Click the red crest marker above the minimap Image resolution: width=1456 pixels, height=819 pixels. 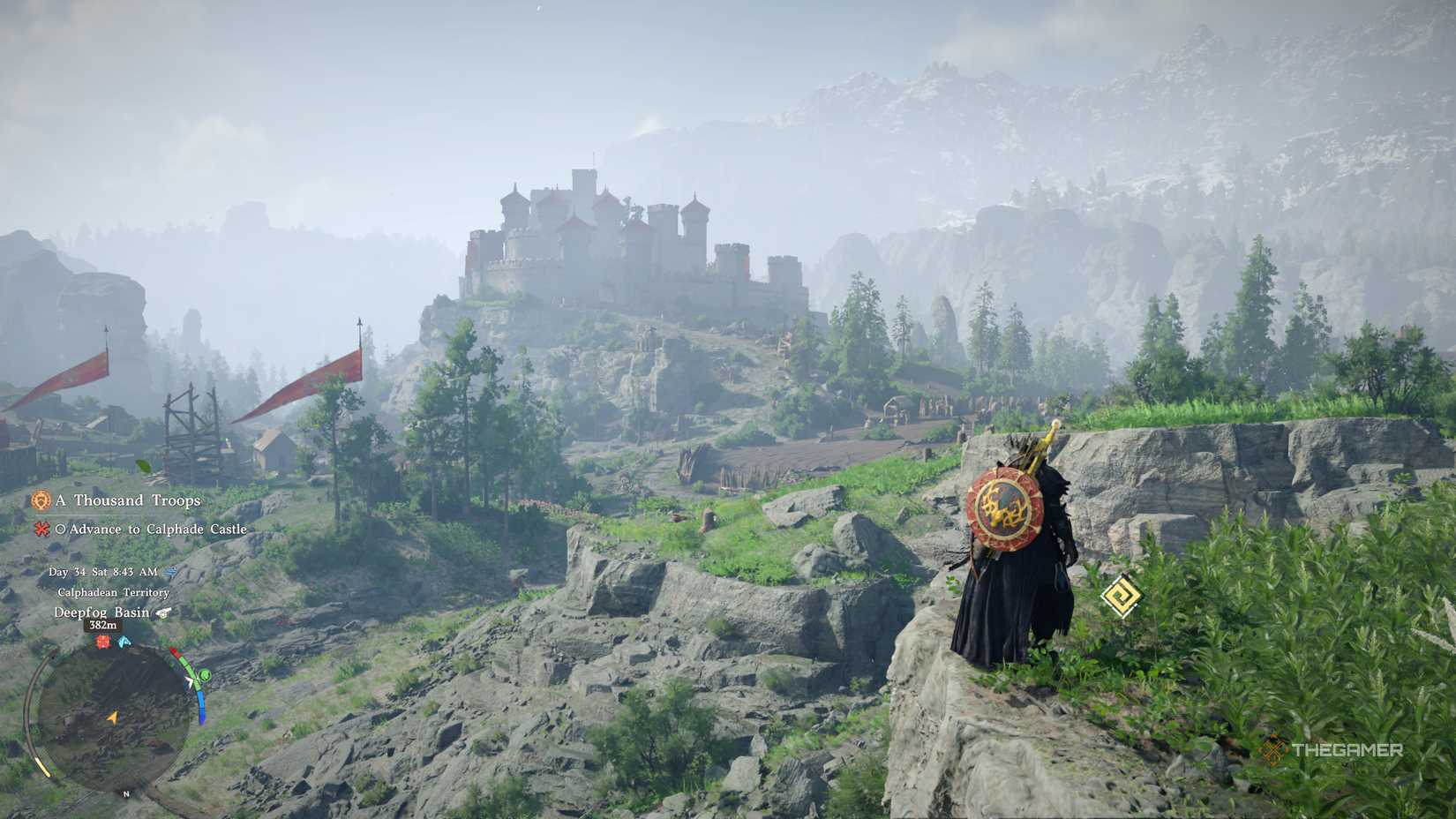click(103, 642)
